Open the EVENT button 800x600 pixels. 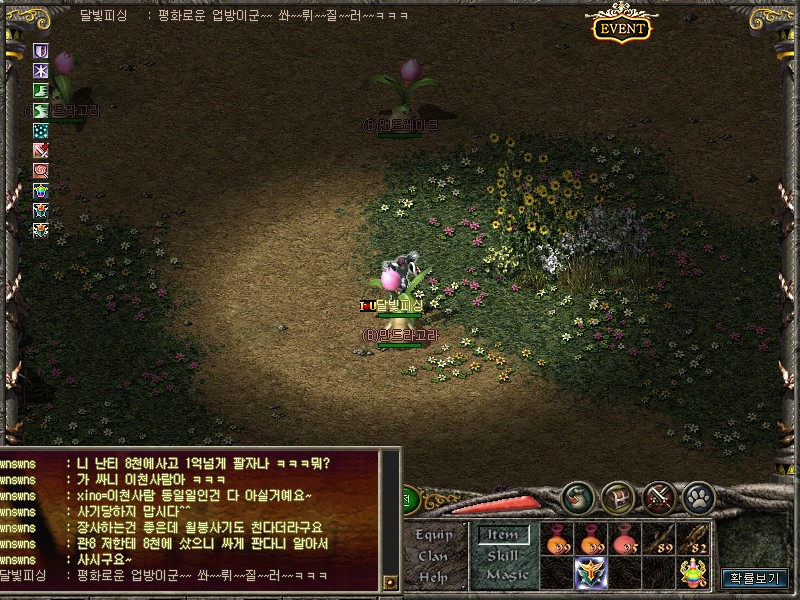pyautogui.click(x=622, y=27)
